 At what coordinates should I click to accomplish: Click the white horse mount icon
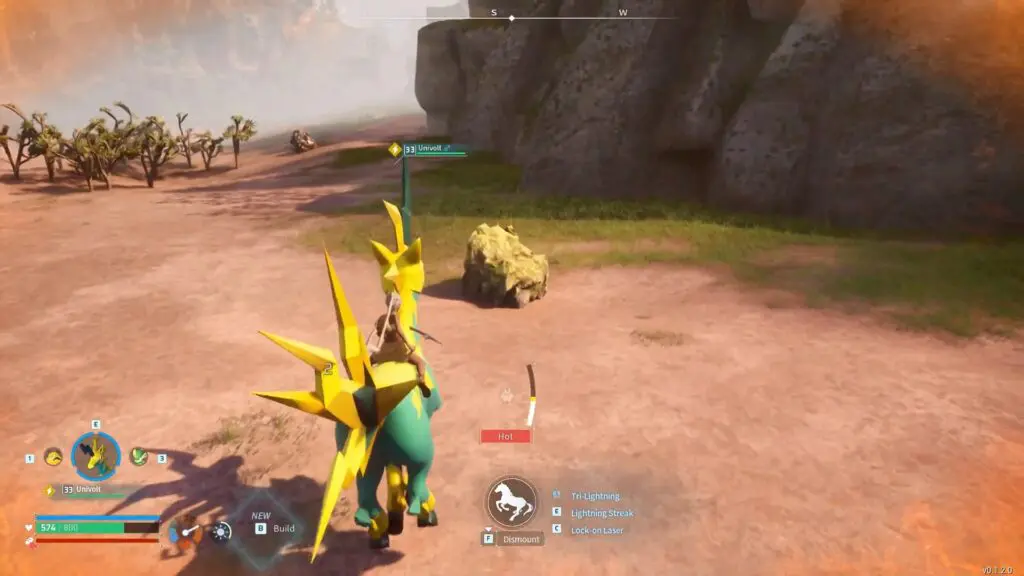(511, 501)
